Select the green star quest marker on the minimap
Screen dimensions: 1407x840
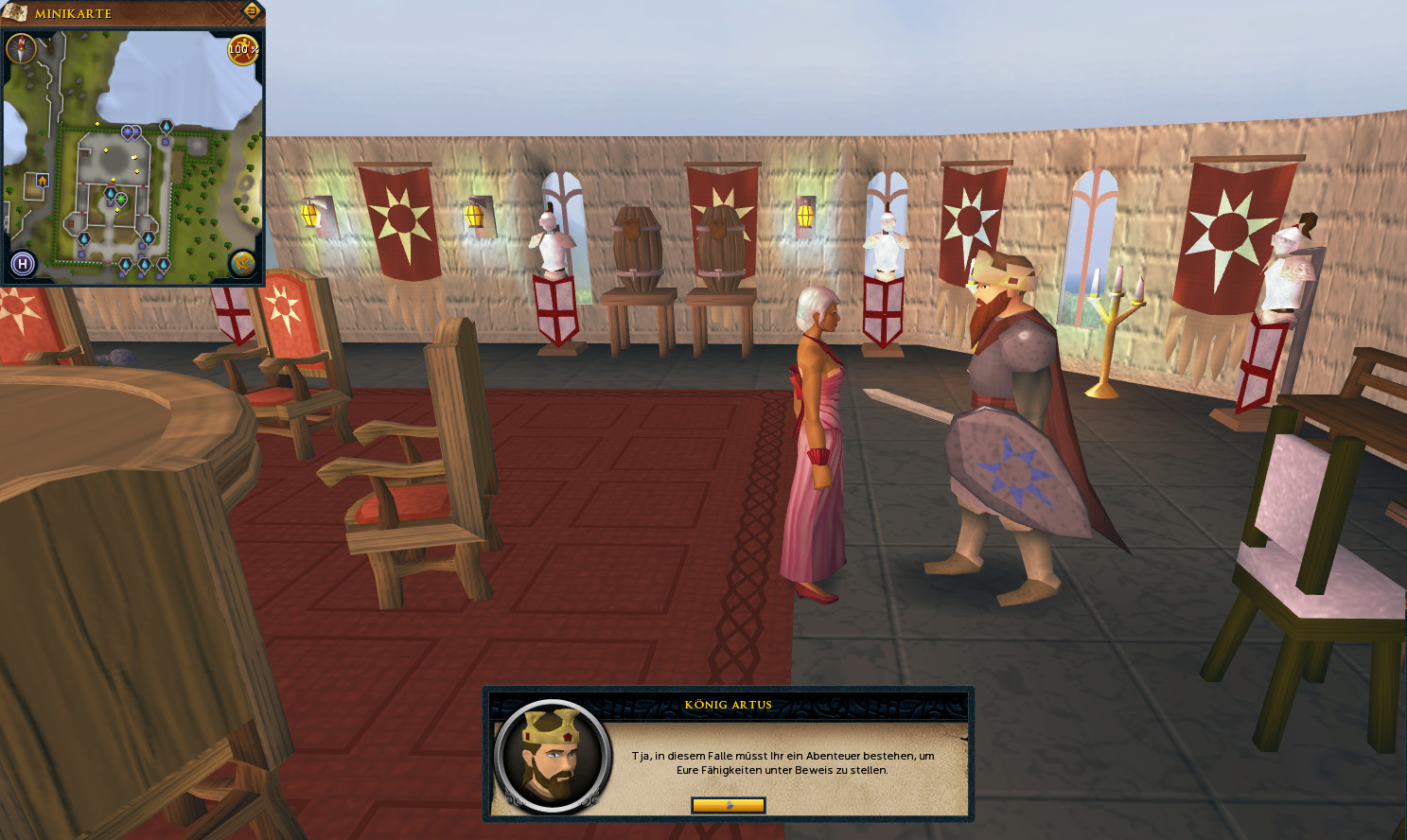121,199
